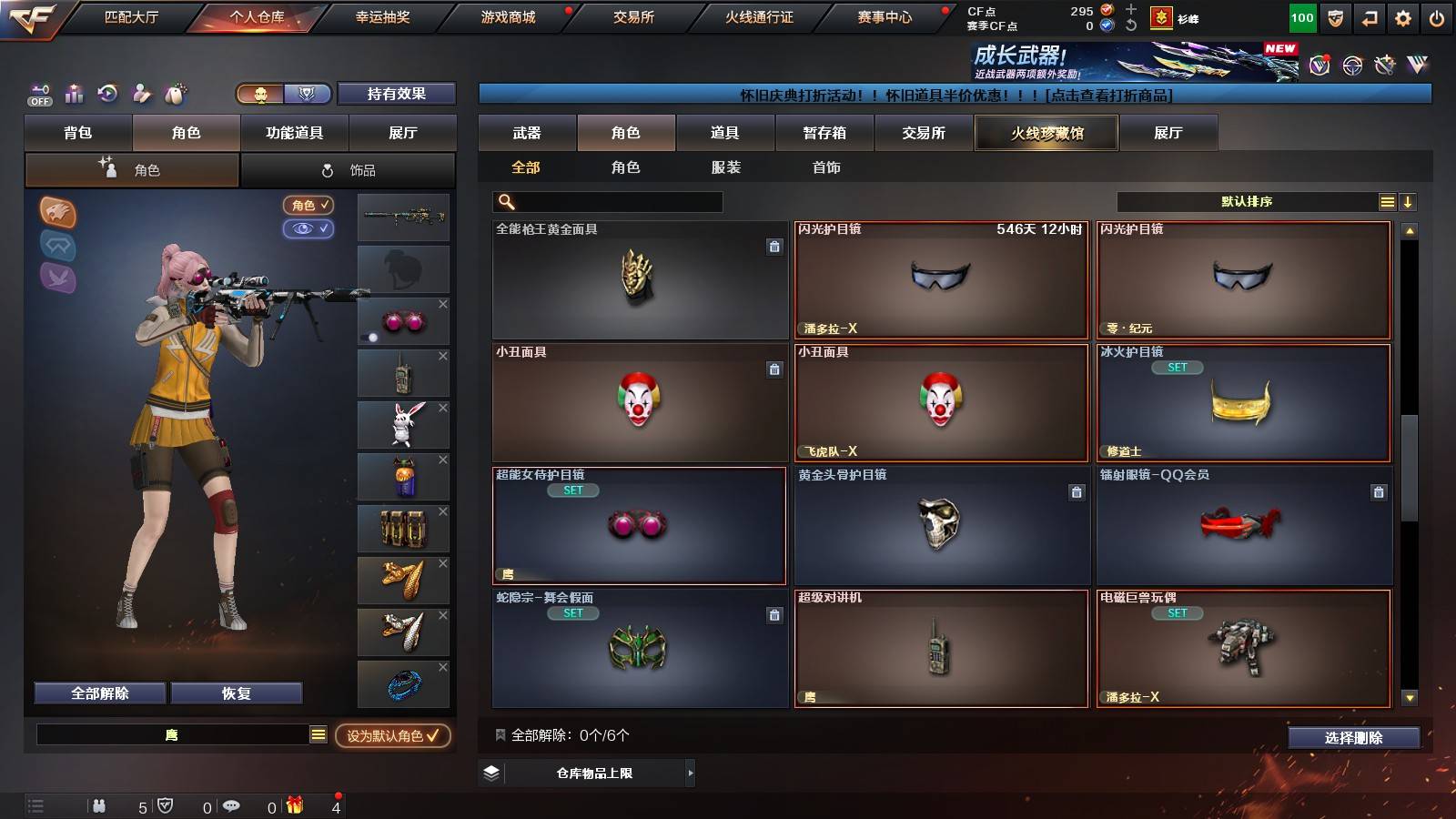The height and width of the screenshot is (819, 1456).
Task: Click the descending sort arrow beside 默认排序
Action: click(1409, 202)
